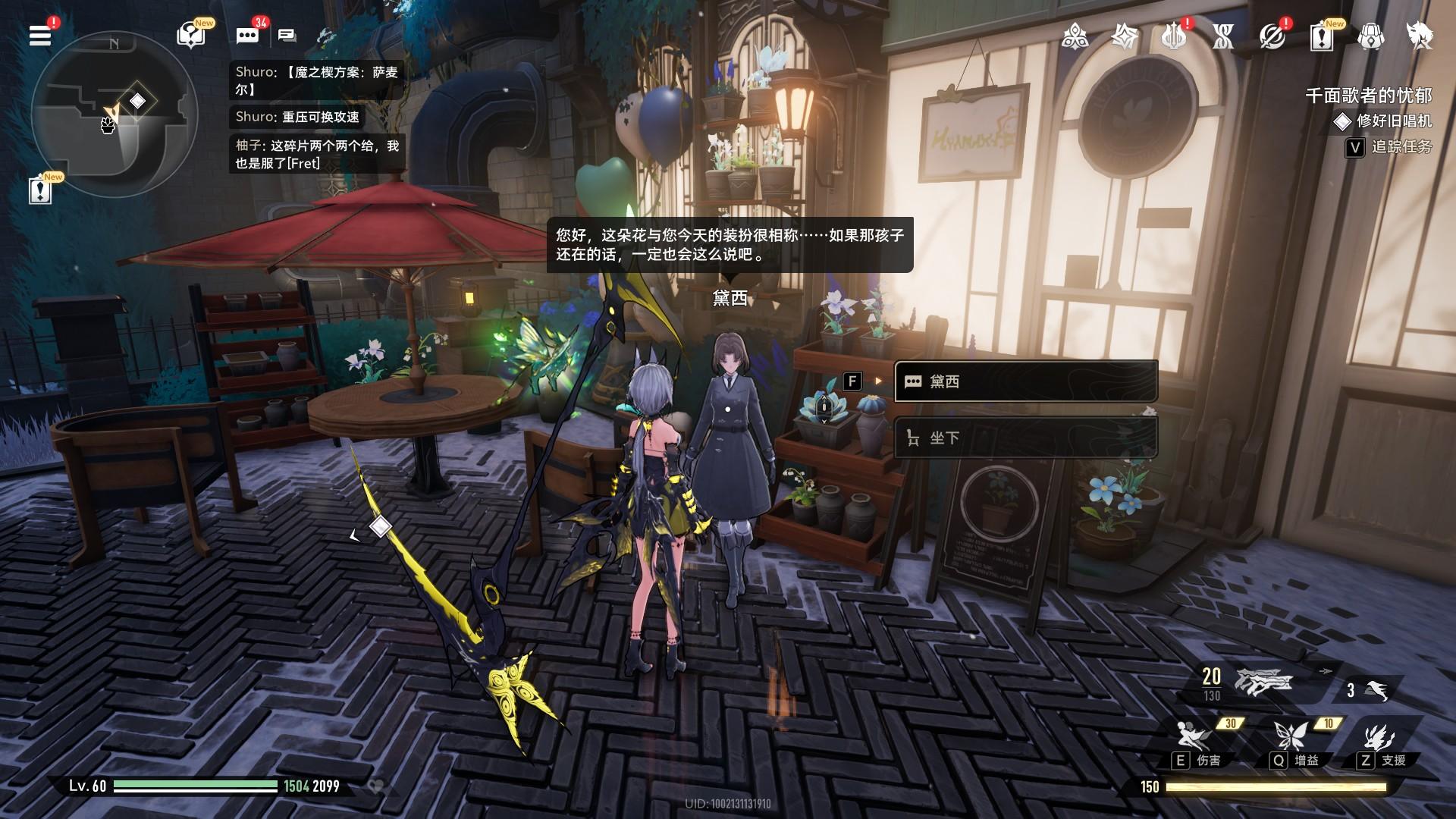Talk to 黛西 dialogue option
Screen dimensions: 1456x819
pos(1025,381)
